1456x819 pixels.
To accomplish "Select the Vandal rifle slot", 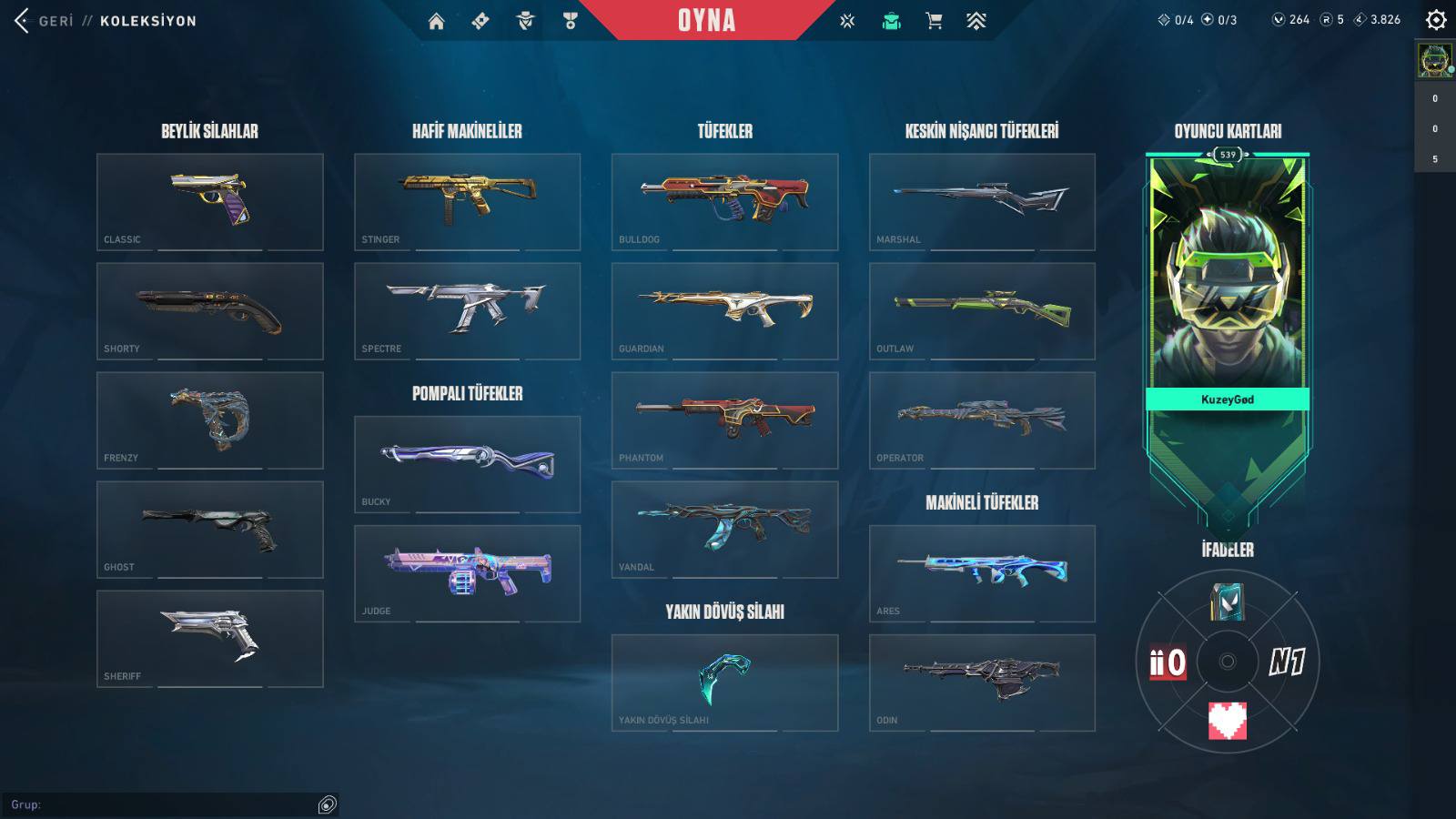I will point(724,529).
